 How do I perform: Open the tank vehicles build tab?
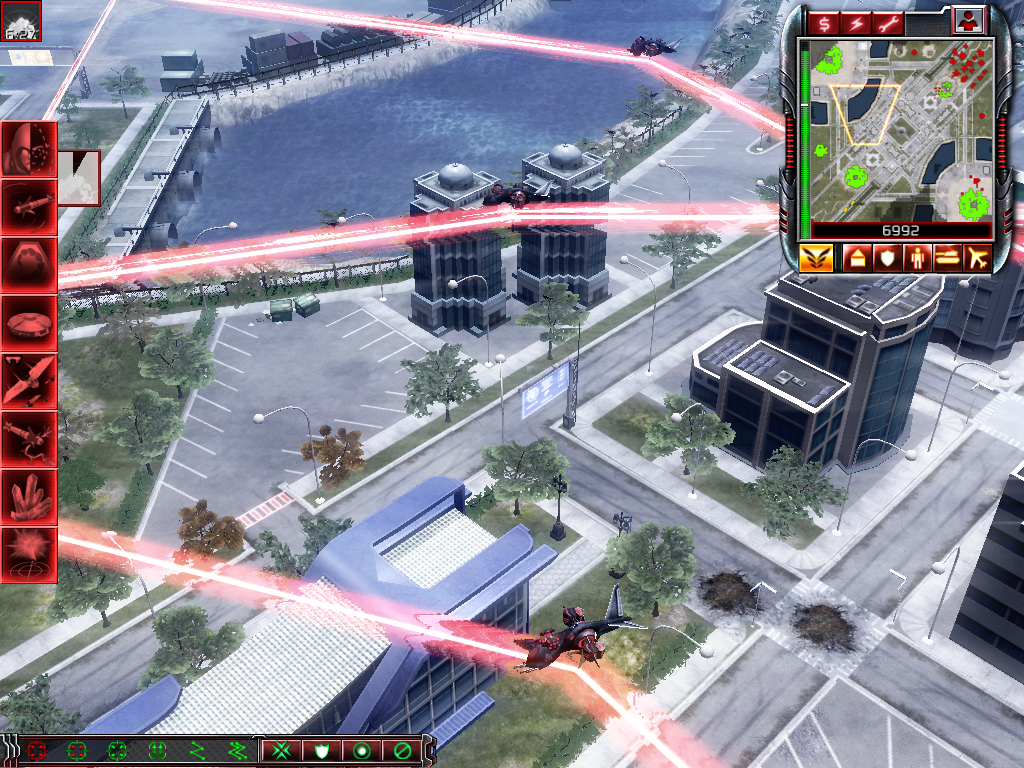click(x=947, y=258)
